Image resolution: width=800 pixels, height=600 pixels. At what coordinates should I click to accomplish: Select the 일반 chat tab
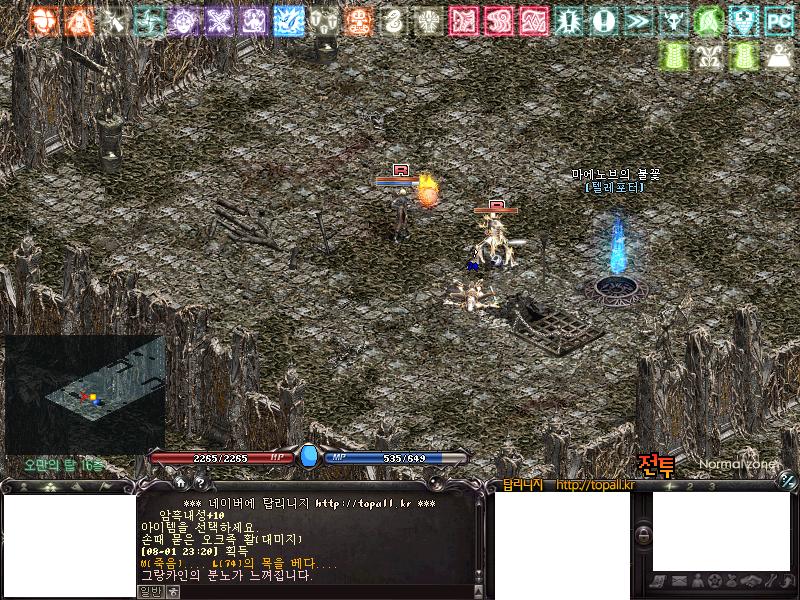[149, 591]
